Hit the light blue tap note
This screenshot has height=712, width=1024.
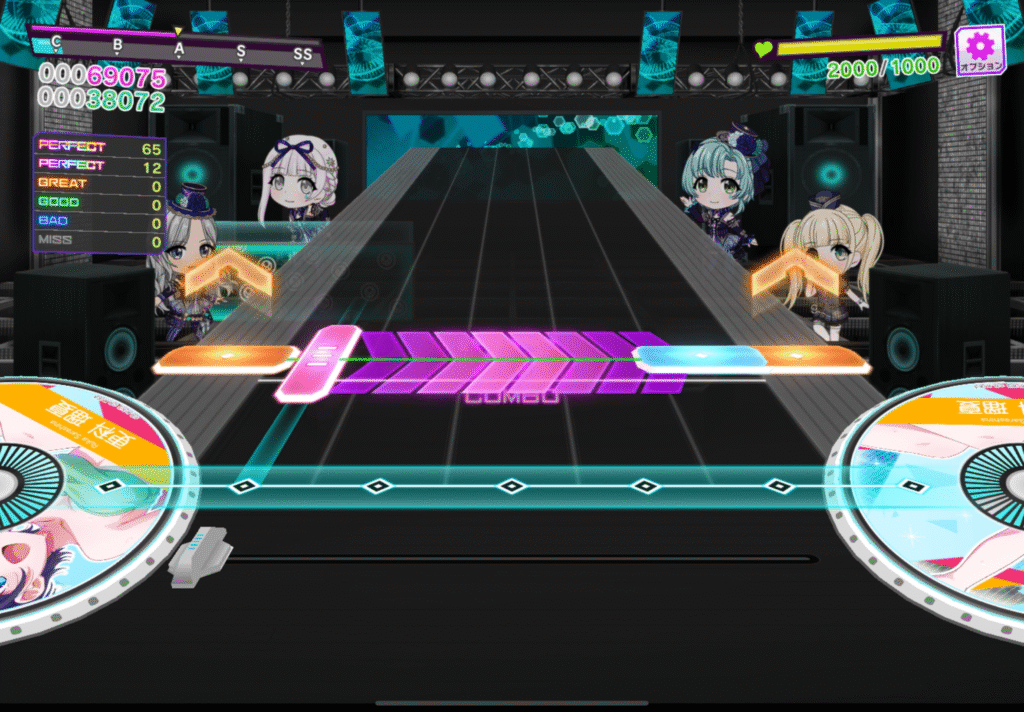click(x=699, y=356)
